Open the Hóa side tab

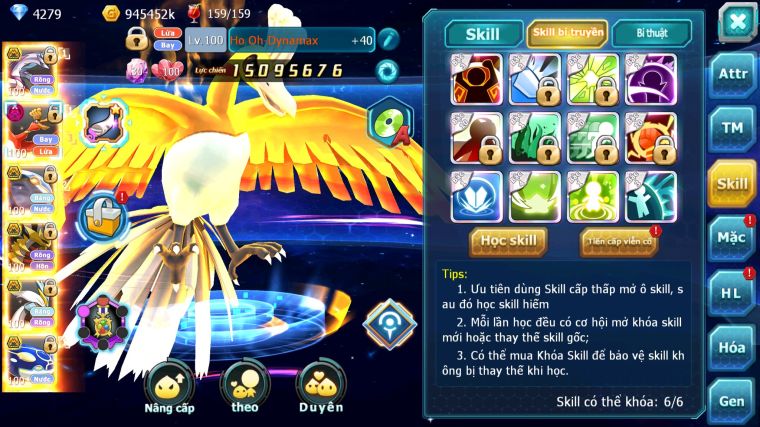click(732, 347)
